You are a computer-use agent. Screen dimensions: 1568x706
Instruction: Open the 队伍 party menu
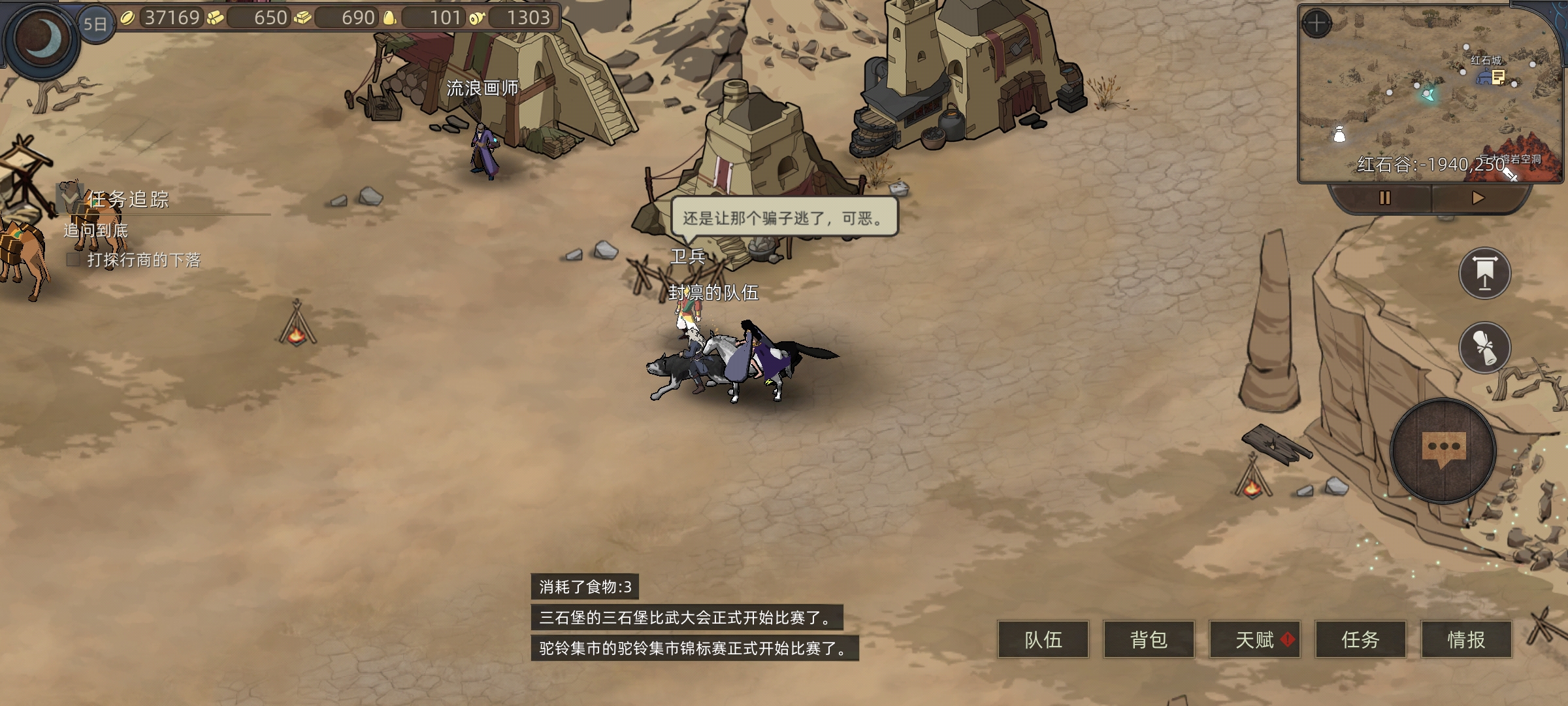click(1043, 639)
